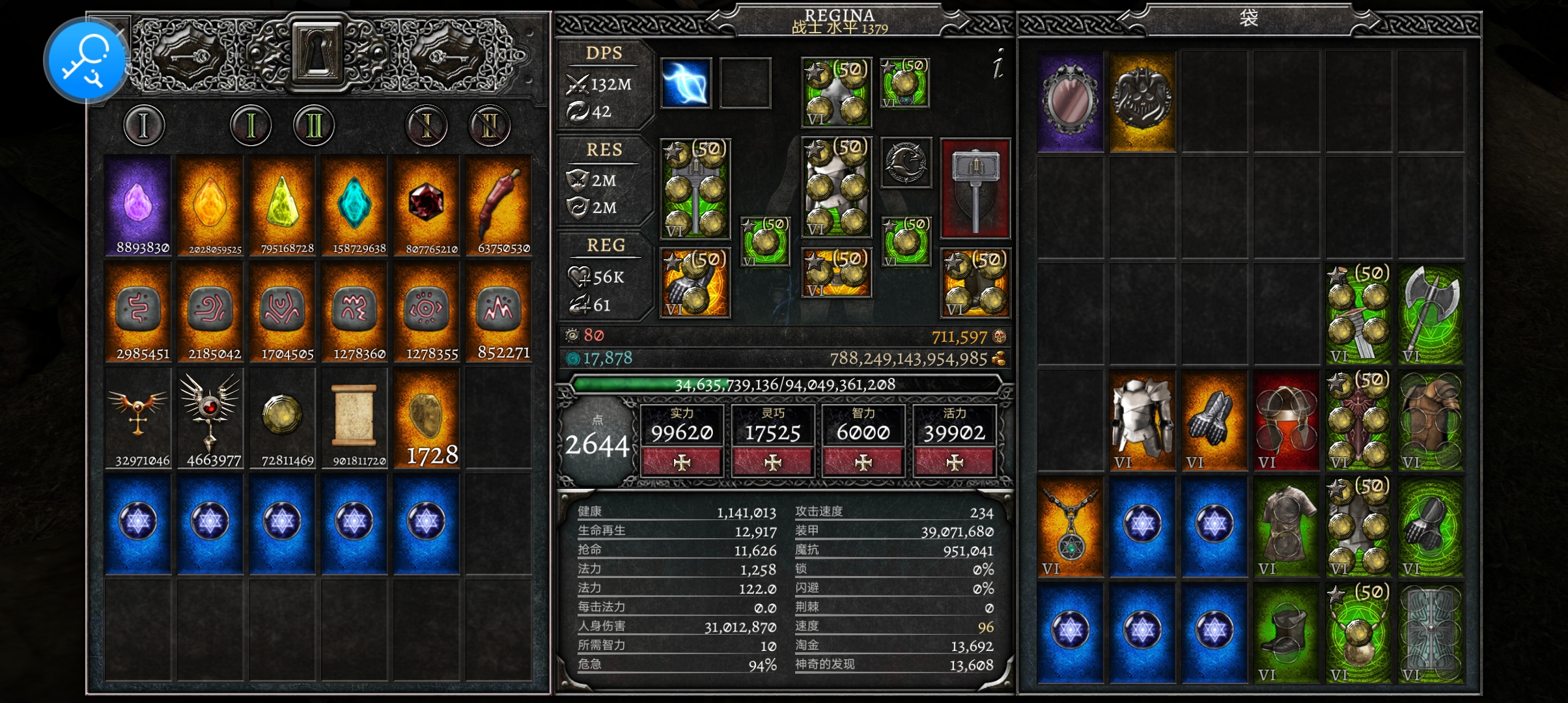Select the equipped hammer on red background
This screenshot has width=1568, height=703.
pos(975,189)
